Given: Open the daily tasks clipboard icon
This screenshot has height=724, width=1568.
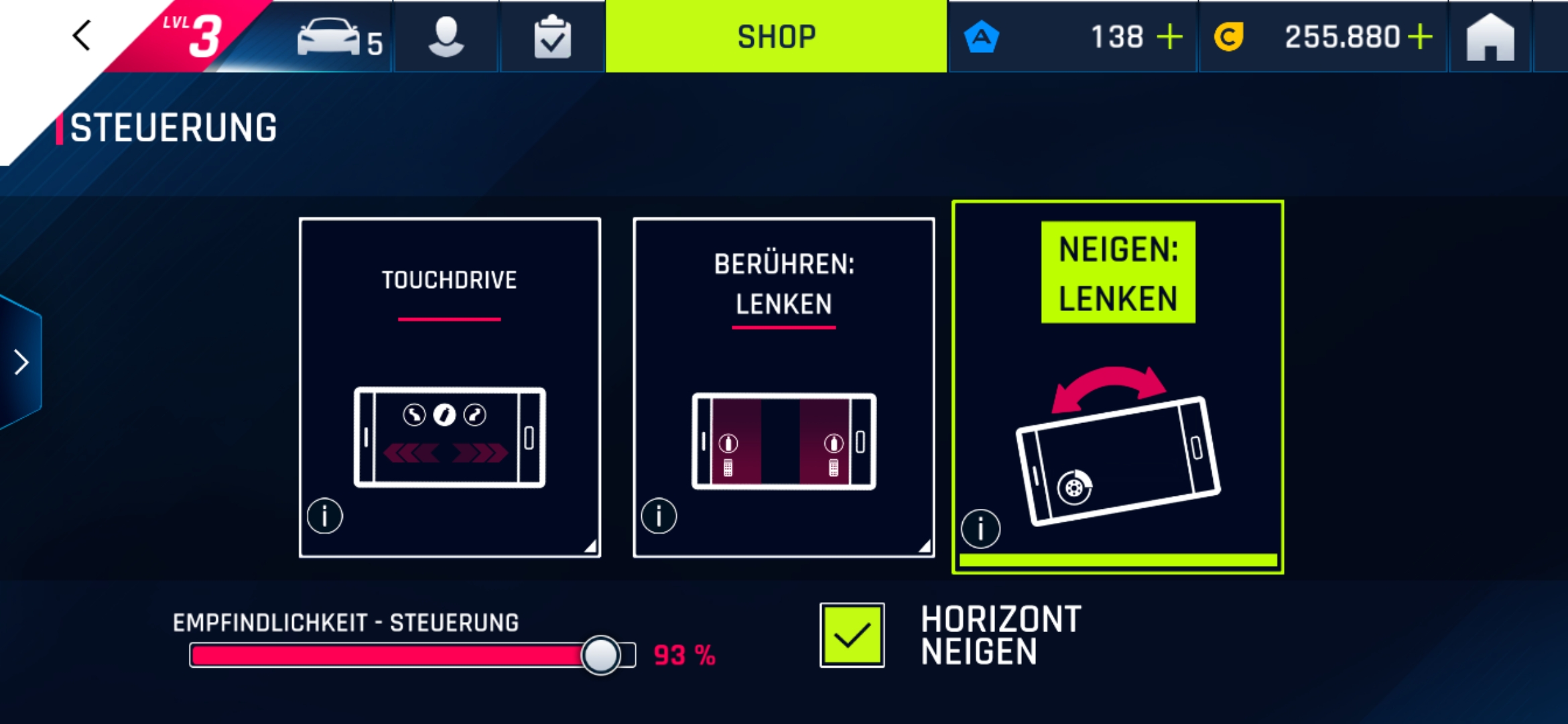Looking at the screenshot, I should tap(551, 38).
